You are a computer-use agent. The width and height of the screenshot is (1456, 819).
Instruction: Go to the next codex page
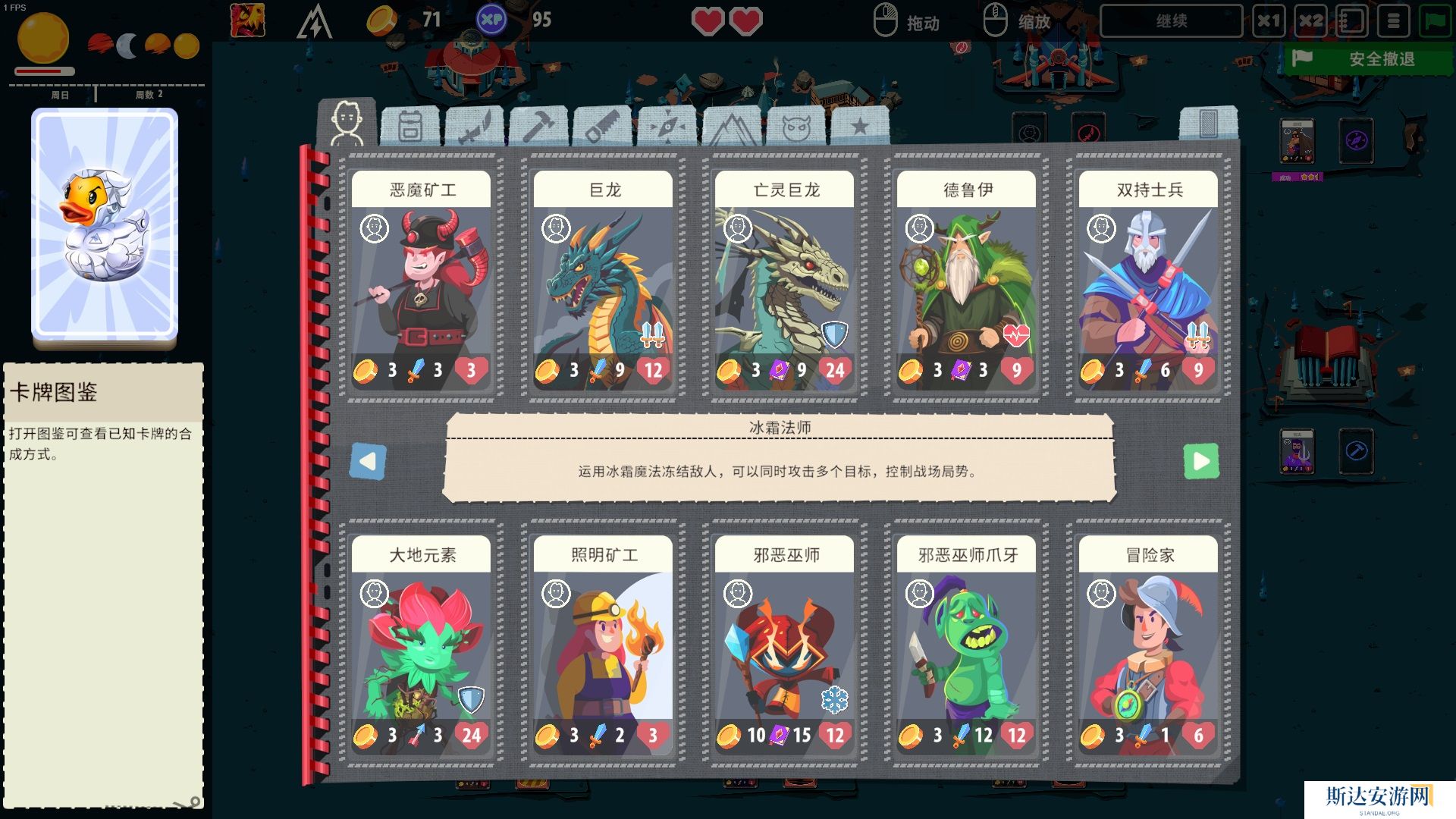coord(1201,461)
